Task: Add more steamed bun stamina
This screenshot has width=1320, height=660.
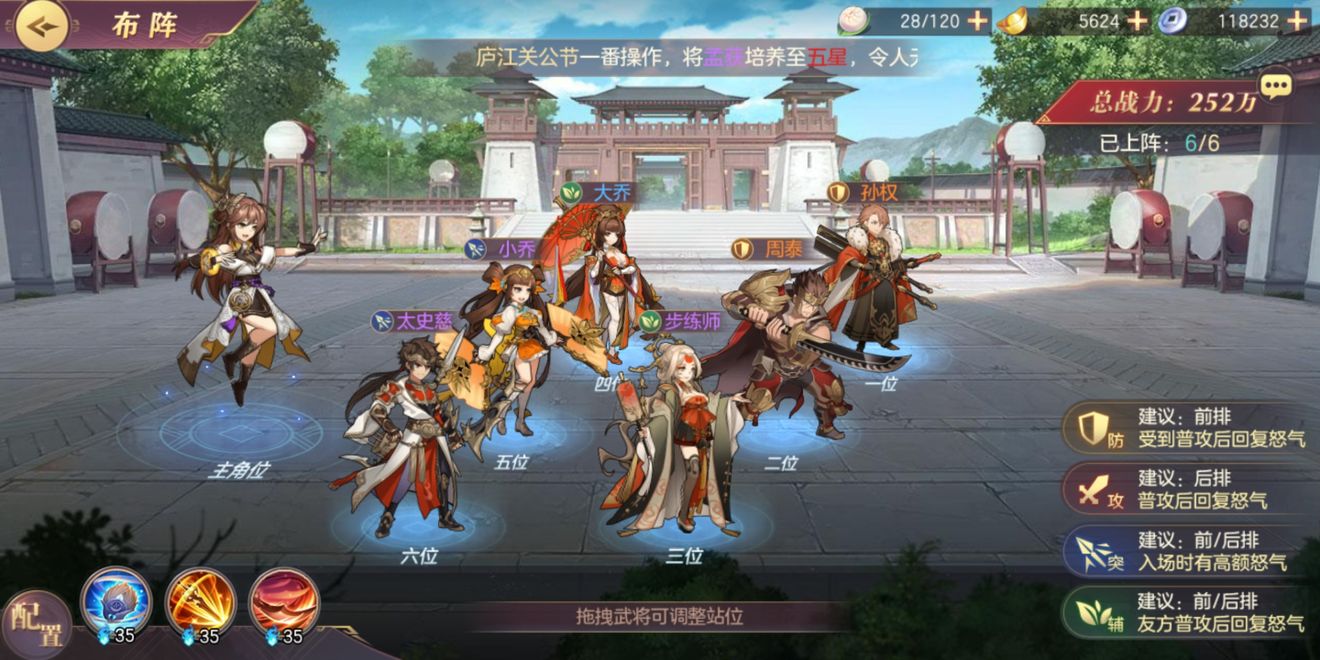Action: pyautogui.click(x=977, y=20)
